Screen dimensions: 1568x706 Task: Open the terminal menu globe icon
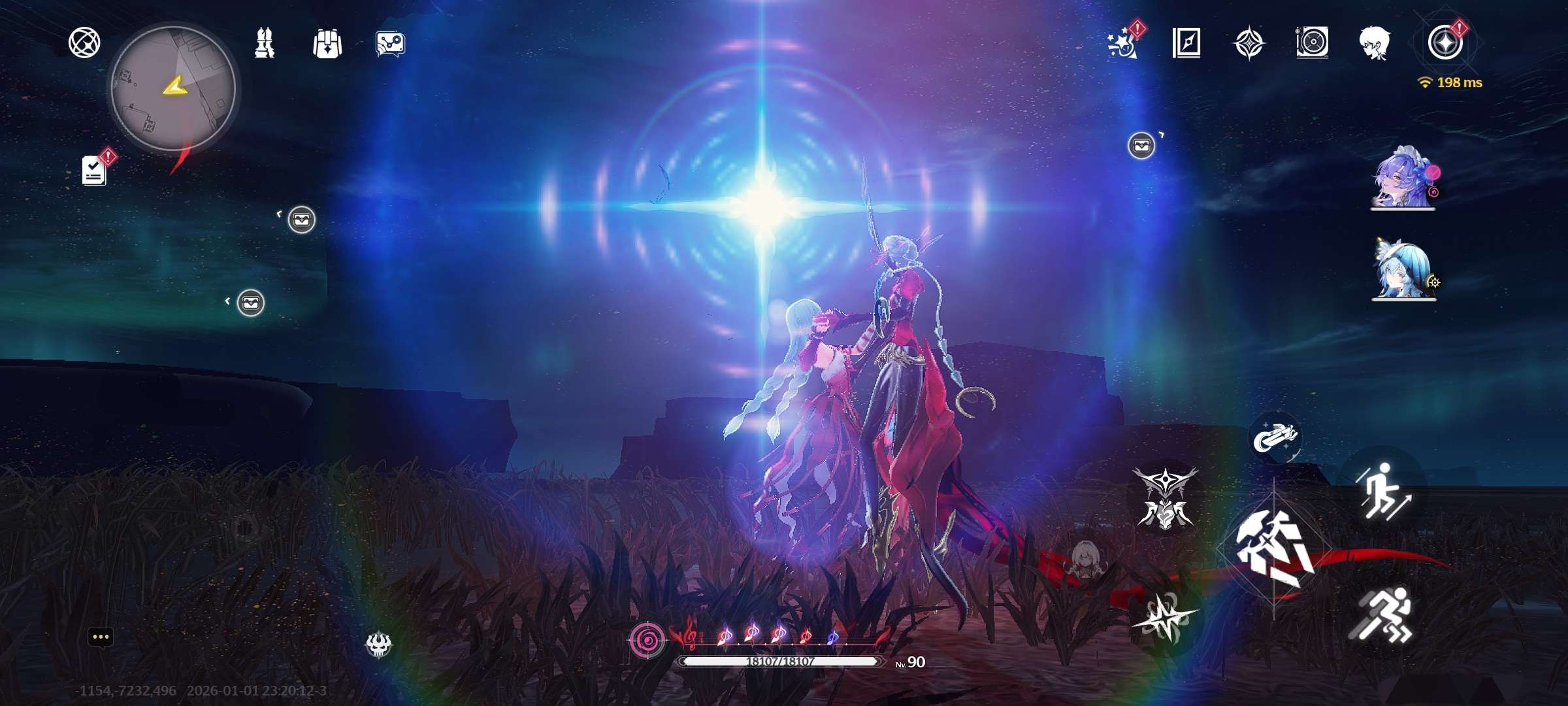click(x=84, y=43)
